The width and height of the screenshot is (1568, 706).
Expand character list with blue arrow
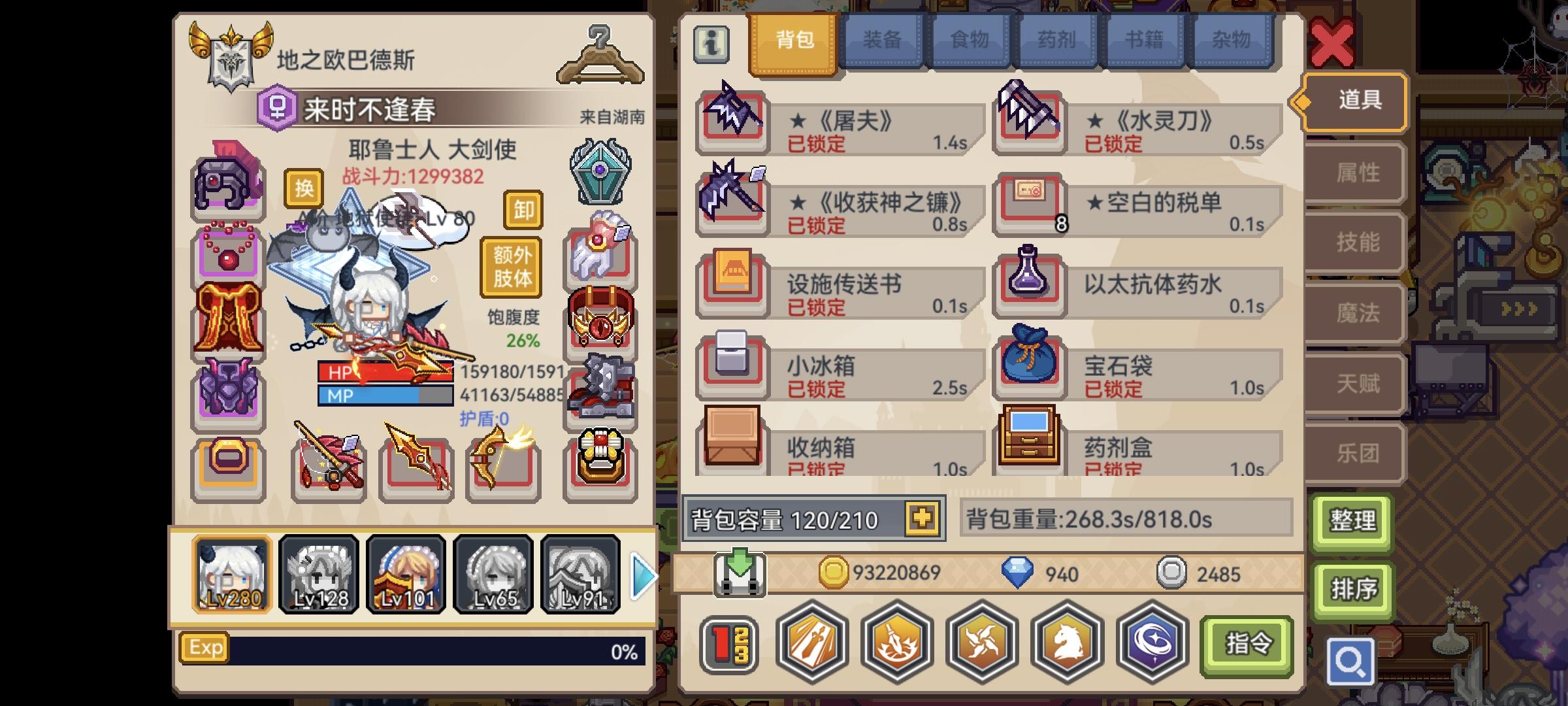pyautogui.click(x=643, y=575)
